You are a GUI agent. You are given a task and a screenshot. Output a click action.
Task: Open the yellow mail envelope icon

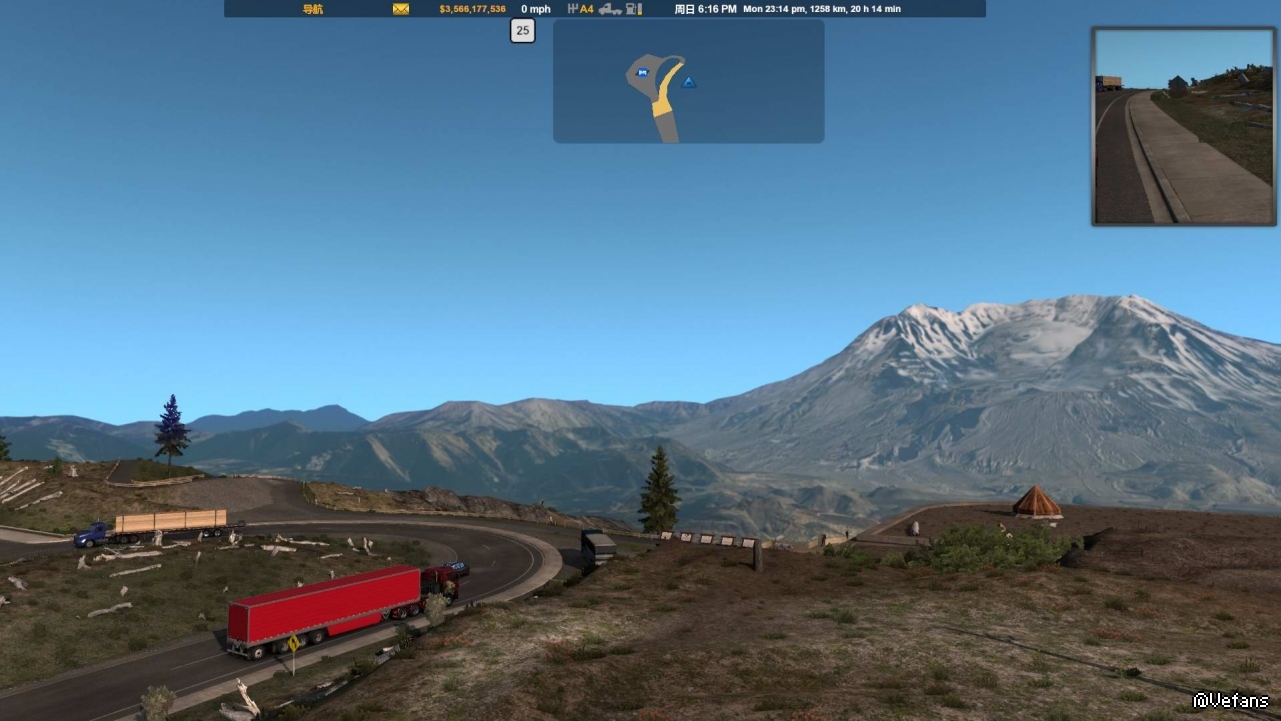click(401, 9)
